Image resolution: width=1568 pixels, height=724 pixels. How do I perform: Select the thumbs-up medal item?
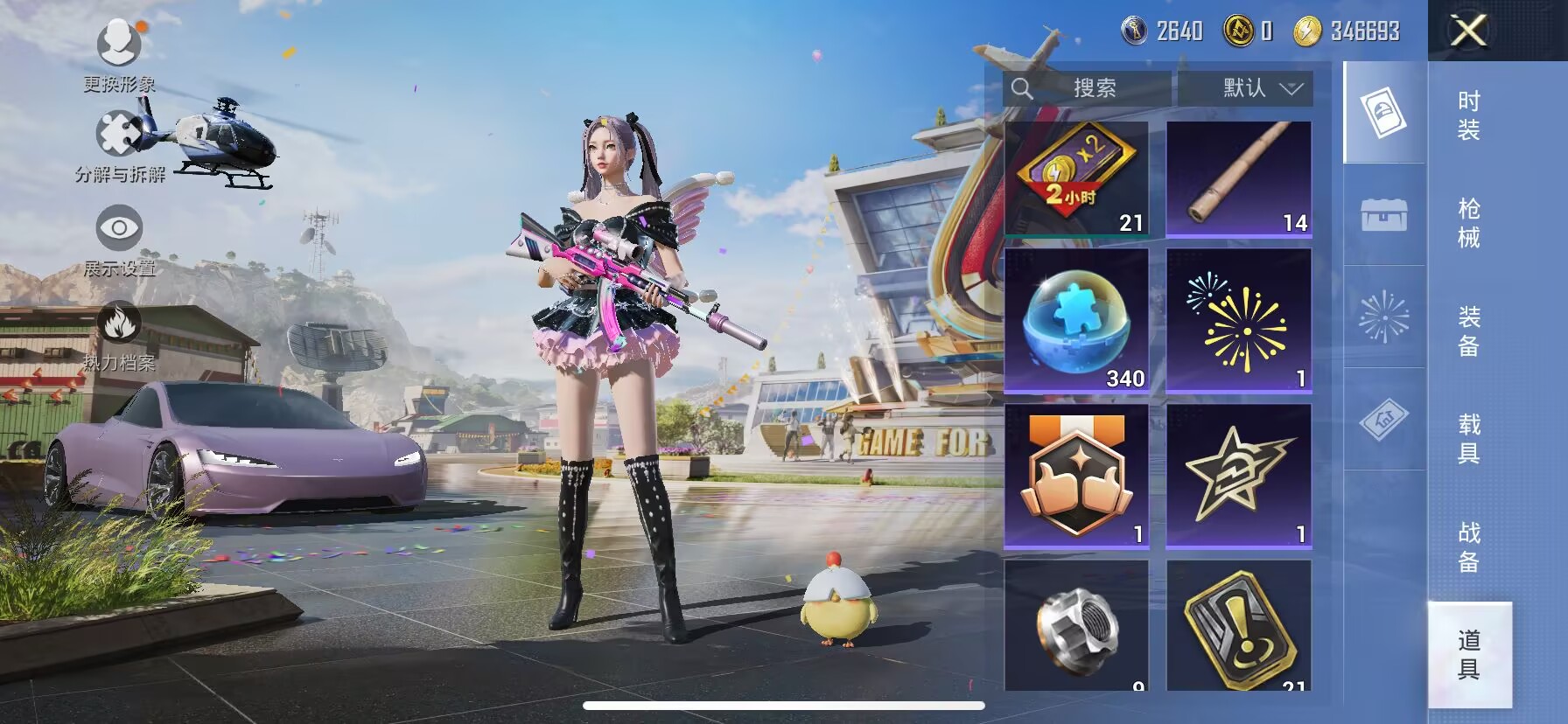(1076, 476)
